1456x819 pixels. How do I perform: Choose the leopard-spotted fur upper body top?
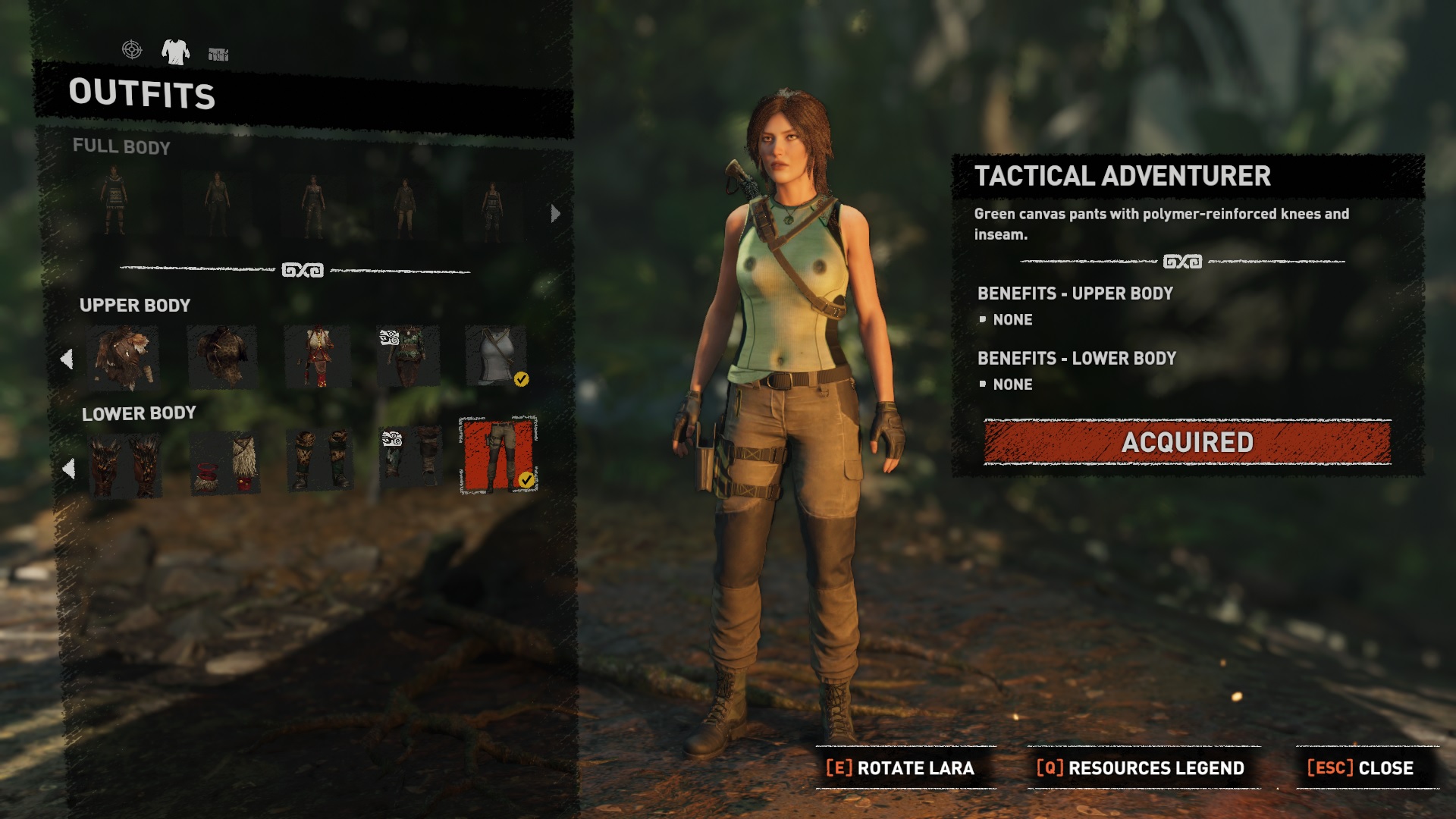click(221, 357)
